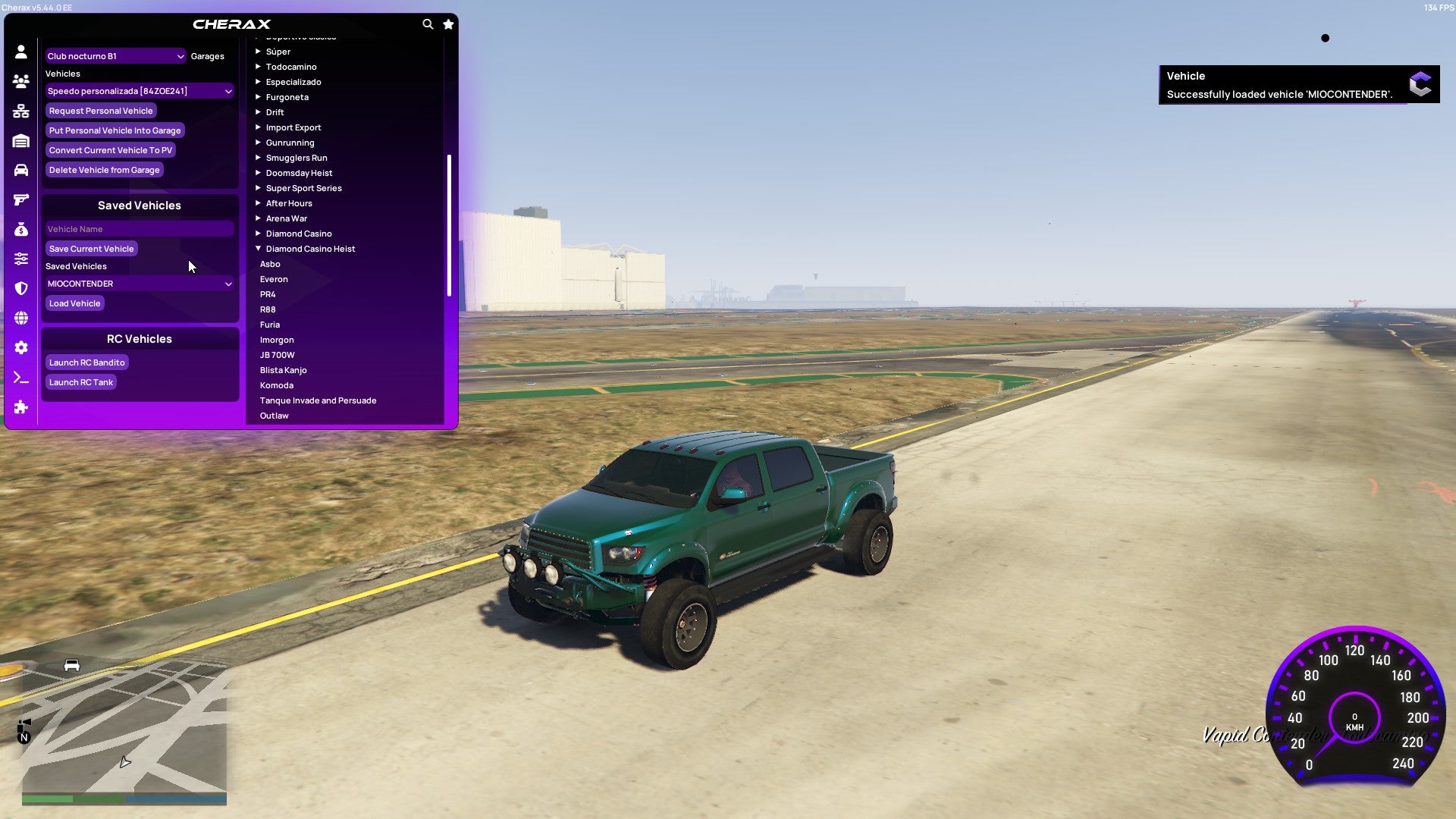Collapse the Diamond Casino Heist category
This screenshot has width=1456, height=819.
(310, 248)
